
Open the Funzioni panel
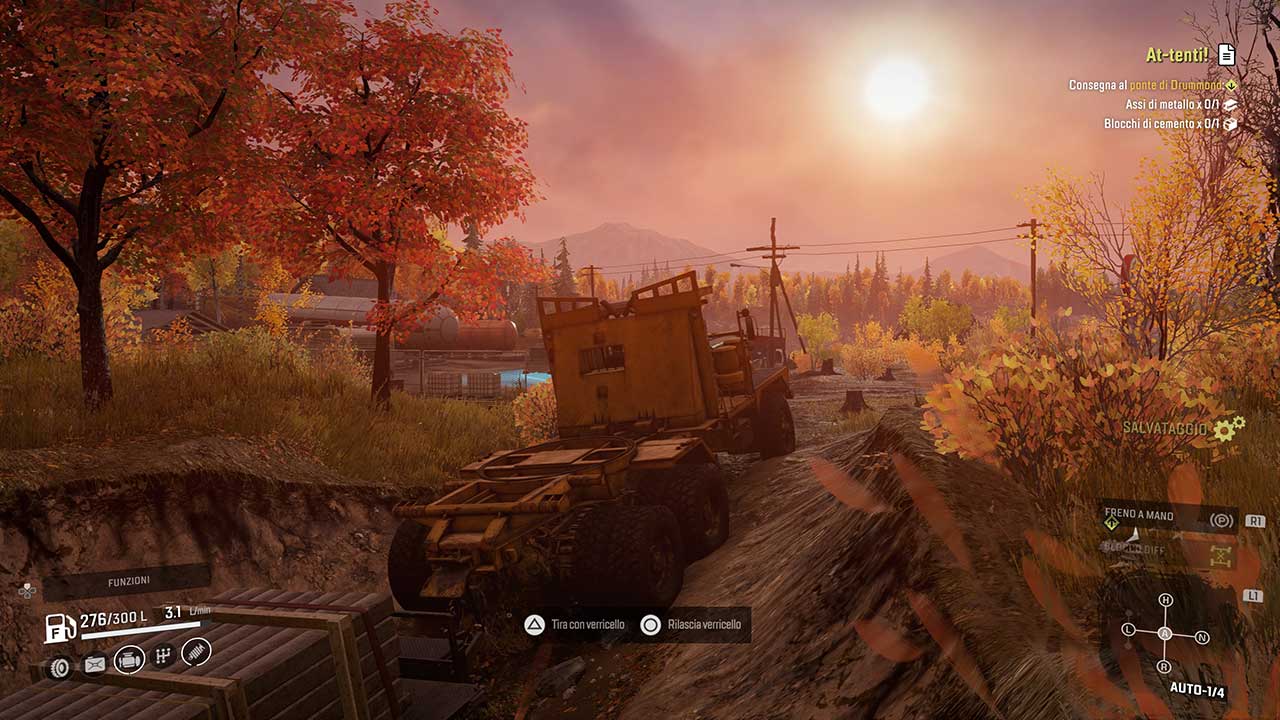pos(128,581)
